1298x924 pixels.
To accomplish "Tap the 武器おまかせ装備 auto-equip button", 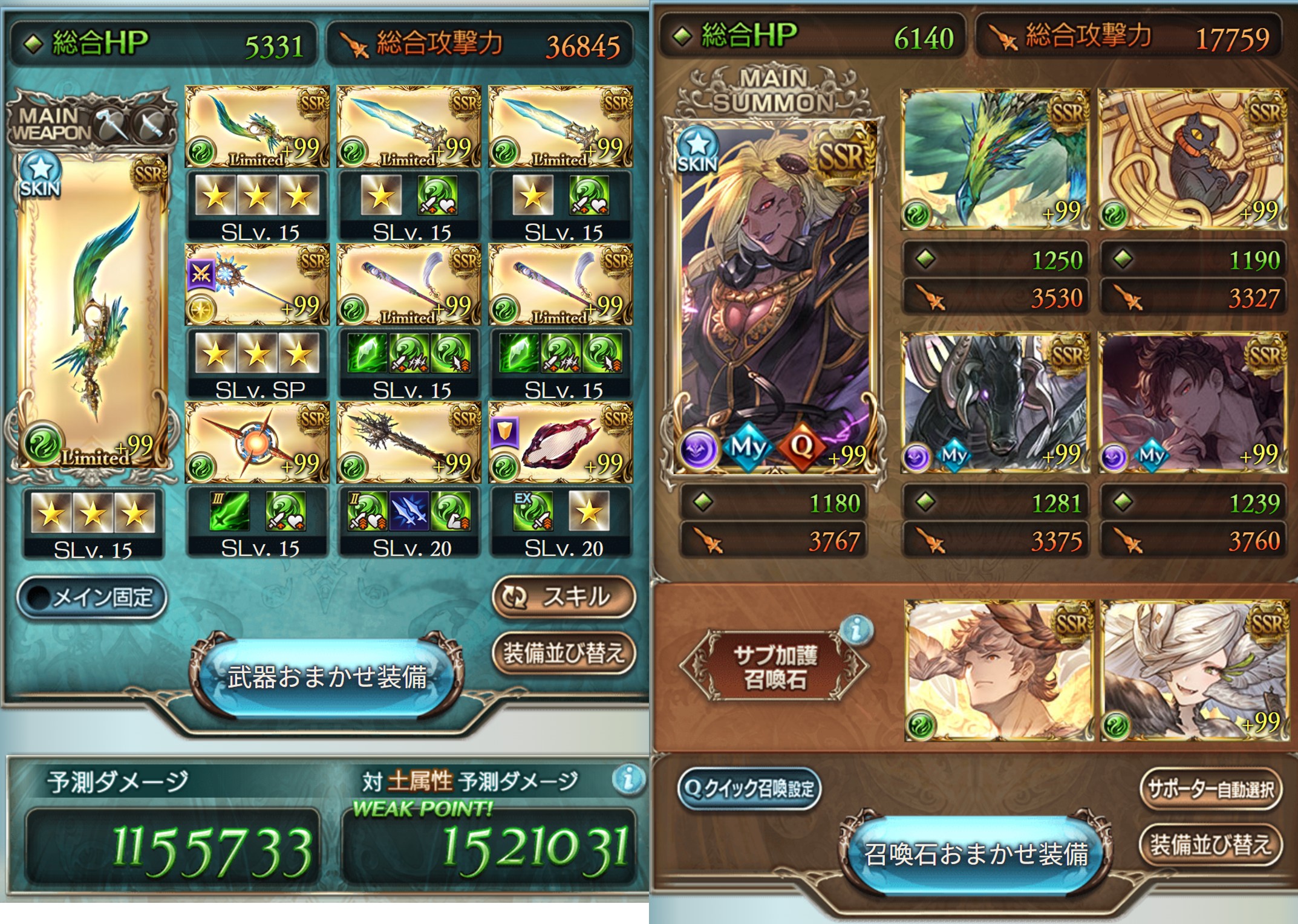I will tap(327, 677).
